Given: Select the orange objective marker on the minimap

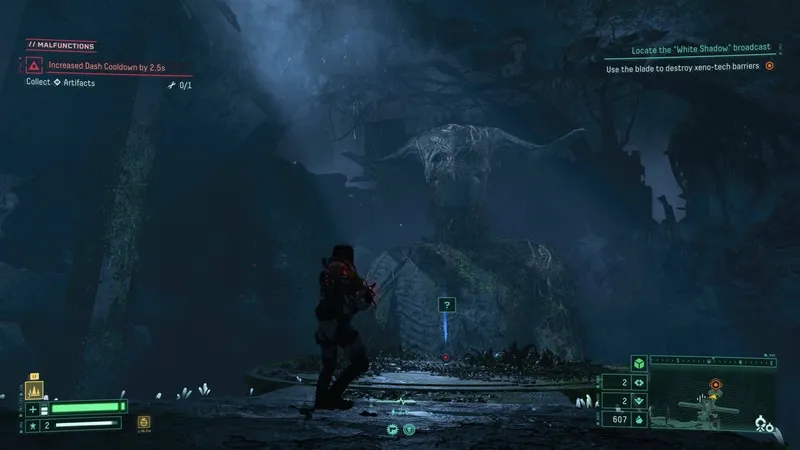Looking at the screenshot, I should (x=715, y=383).
